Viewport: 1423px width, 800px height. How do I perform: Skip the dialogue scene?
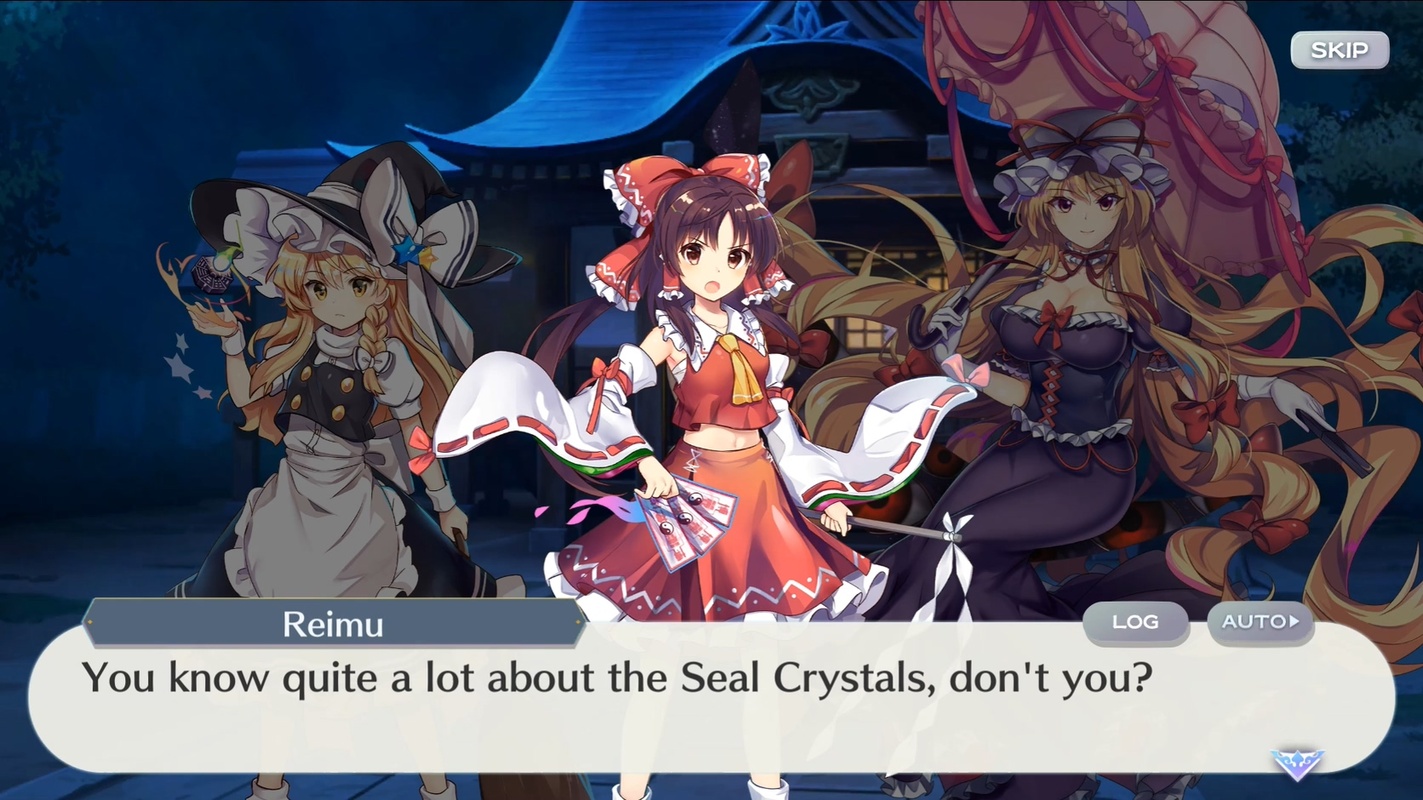[1339, 50]
